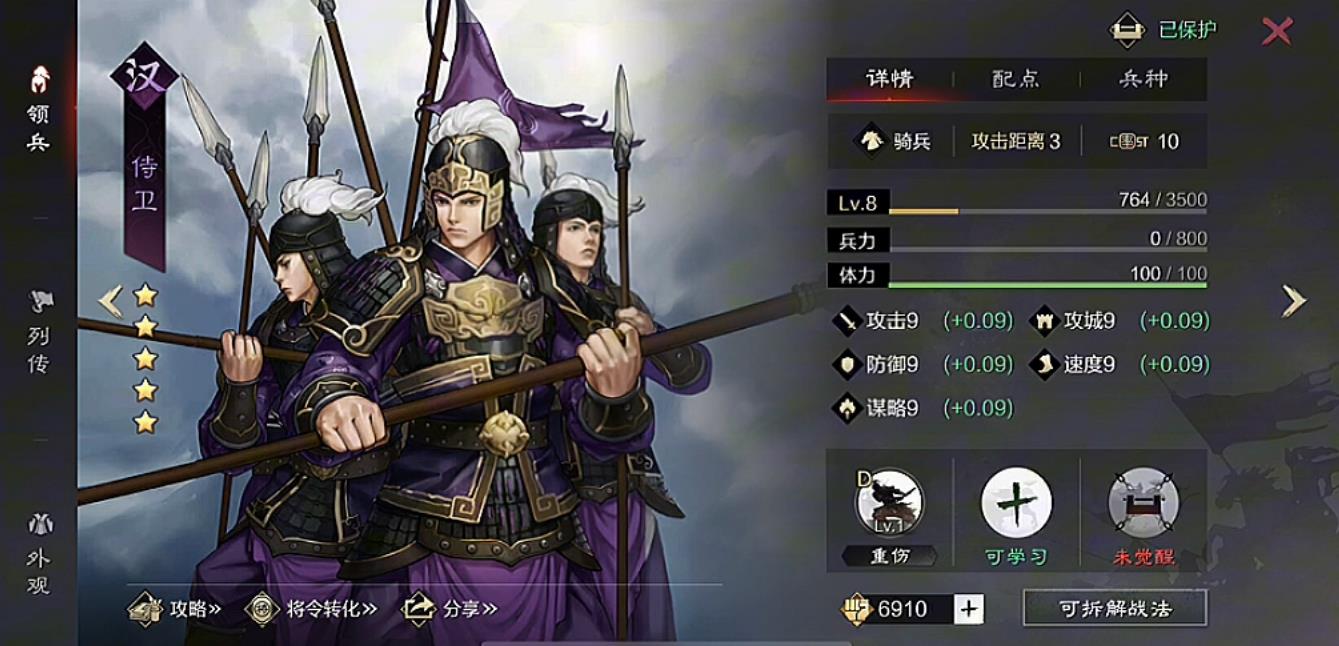Select the 详情 tab
The width and height of the screenshot is (1339, 646).
pyautogui.click(x=889, y=79)
